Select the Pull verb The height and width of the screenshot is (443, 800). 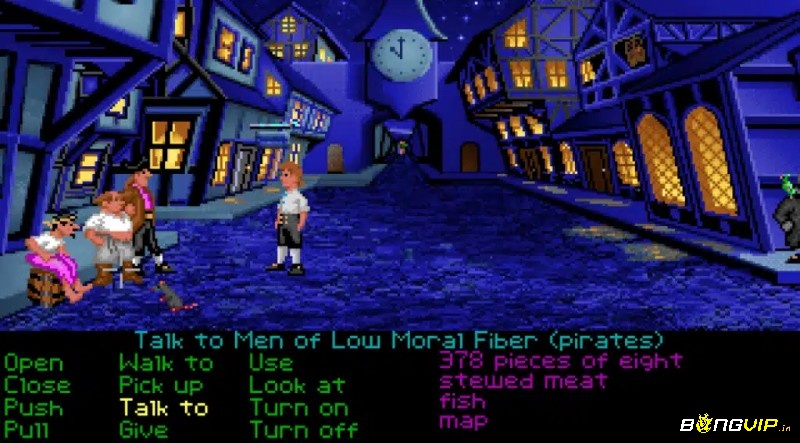click(x=27, y=430)
